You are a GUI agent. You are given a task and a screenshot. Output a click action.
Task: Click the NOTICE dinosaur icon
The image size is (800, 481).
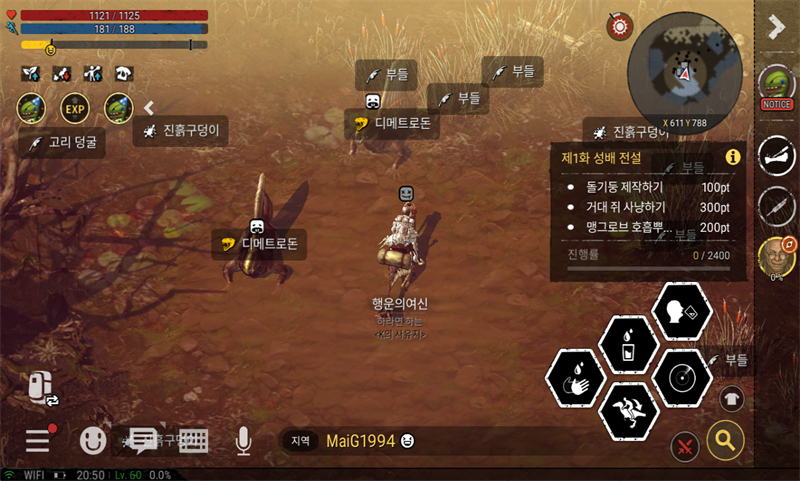tap(776, 86)
